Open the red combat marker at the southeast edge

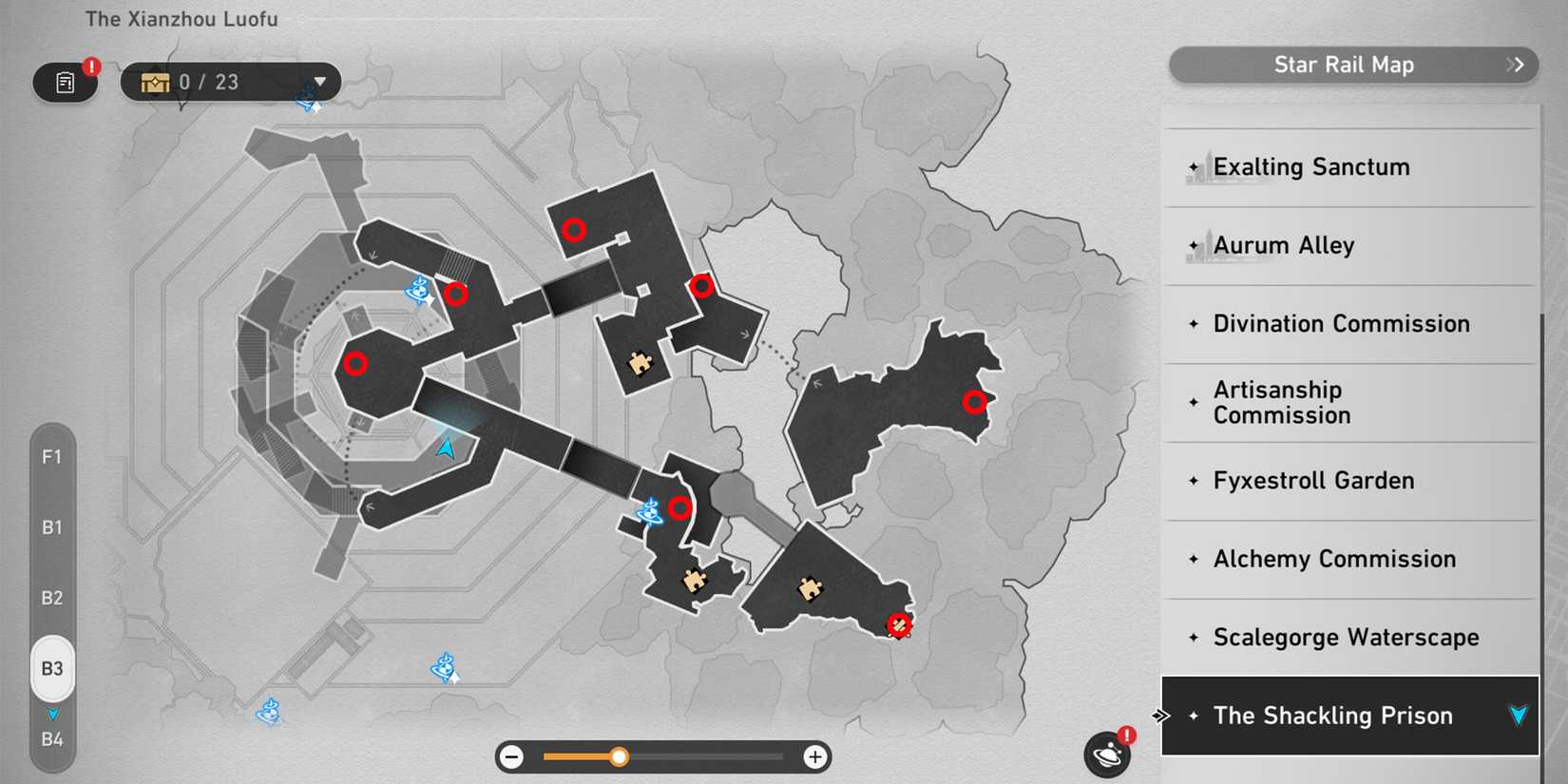898,624
